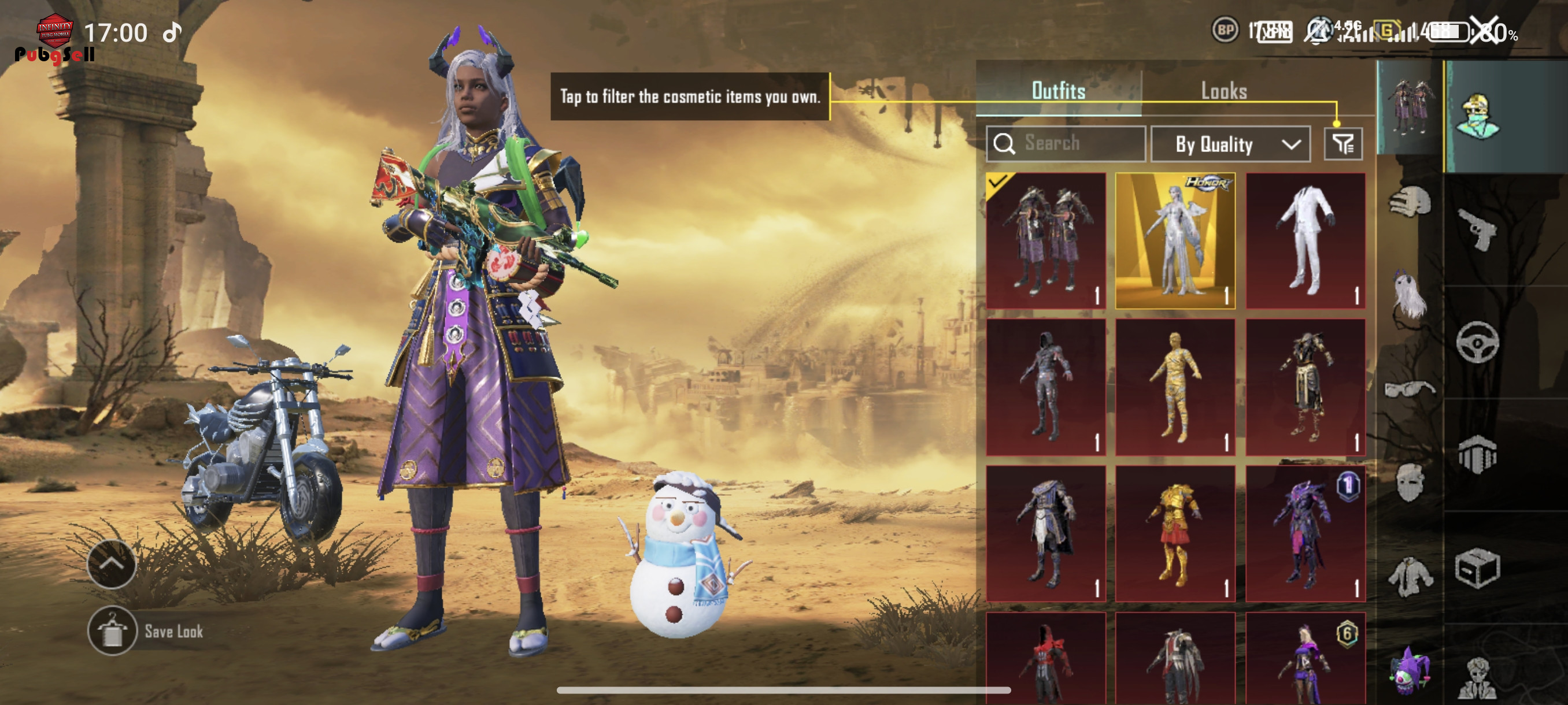The width and height of the screenshot is (1568, 705).
Task: Expand the up-arrow circle button
Action: click(x=112, y=564)
